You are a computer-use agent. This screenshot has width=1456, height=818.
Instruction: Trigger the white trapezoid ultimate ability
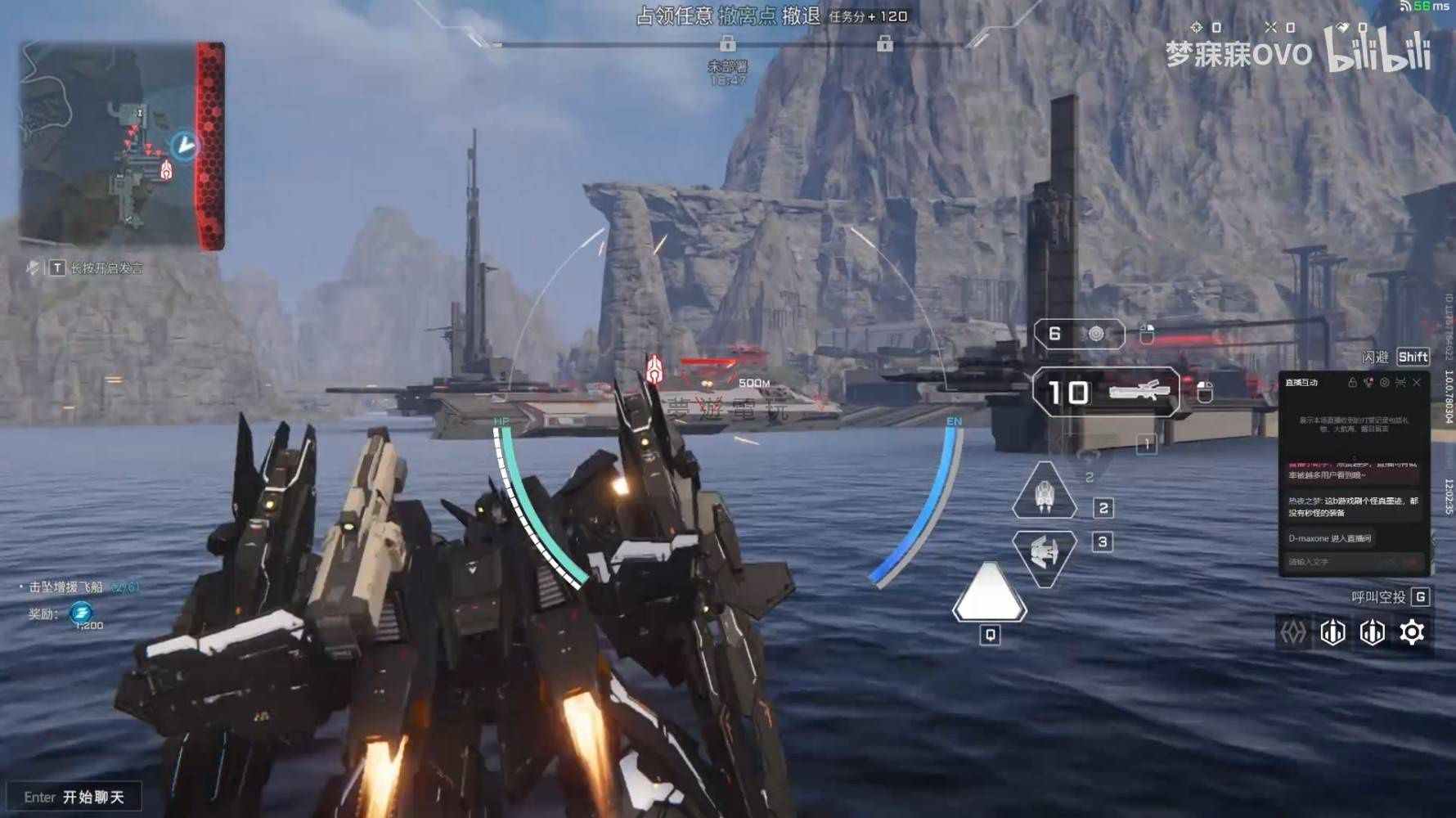click(x=989, y=592)
